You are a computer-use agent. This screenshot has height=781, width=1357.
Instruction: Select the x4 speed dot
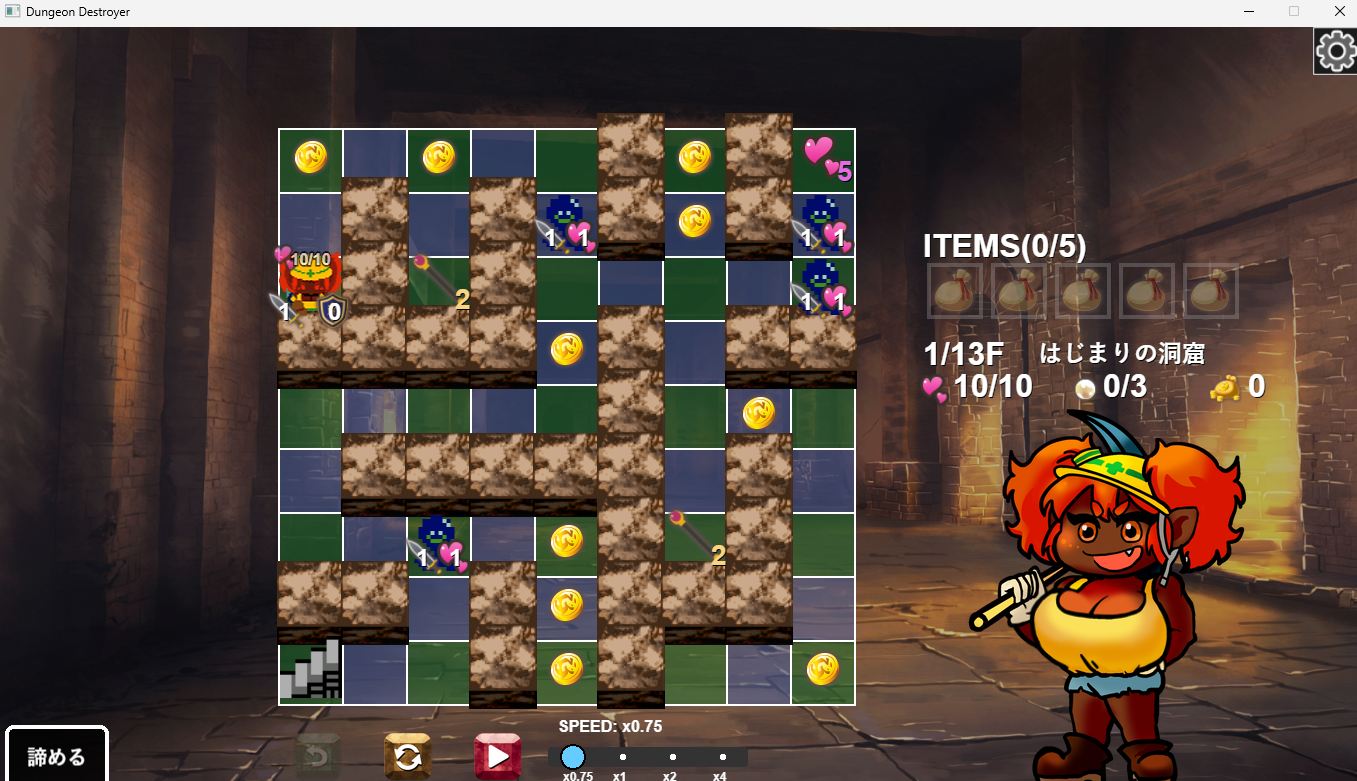click(722, 758)
